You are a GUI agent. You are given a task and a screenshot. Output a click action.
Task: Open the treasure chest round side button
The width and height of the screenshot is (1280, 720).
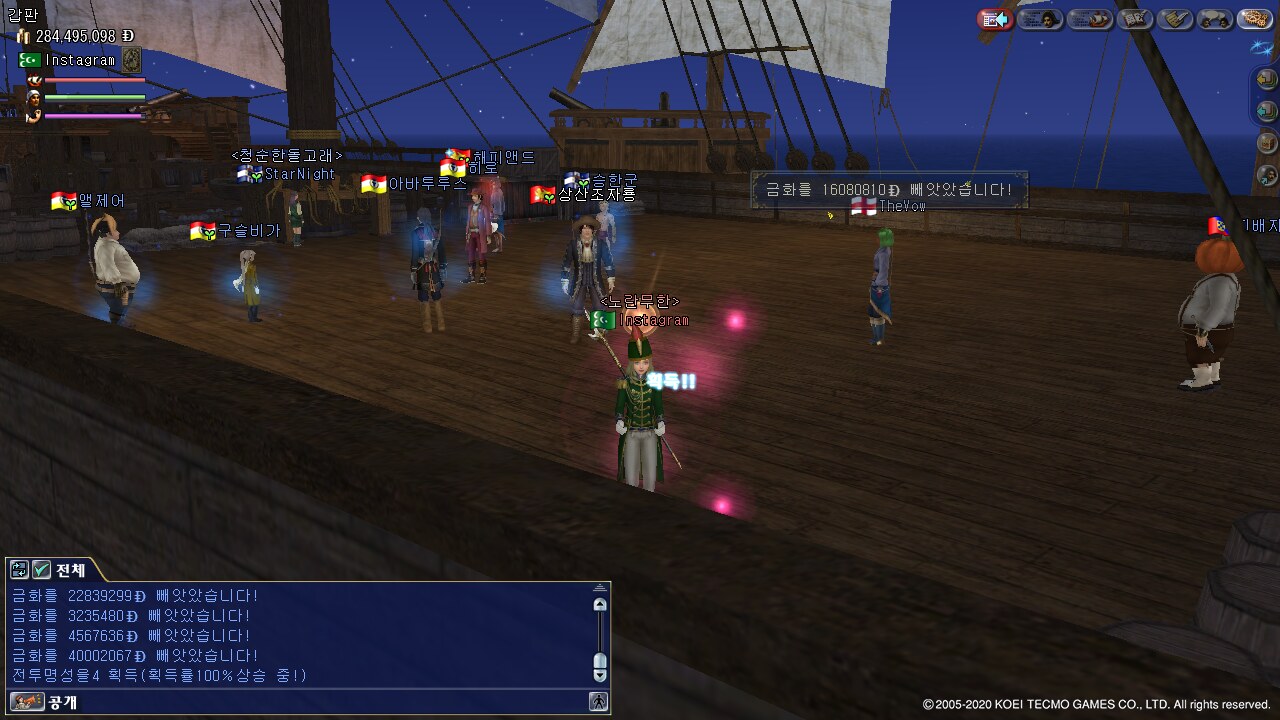click(x=1266, y=142)
